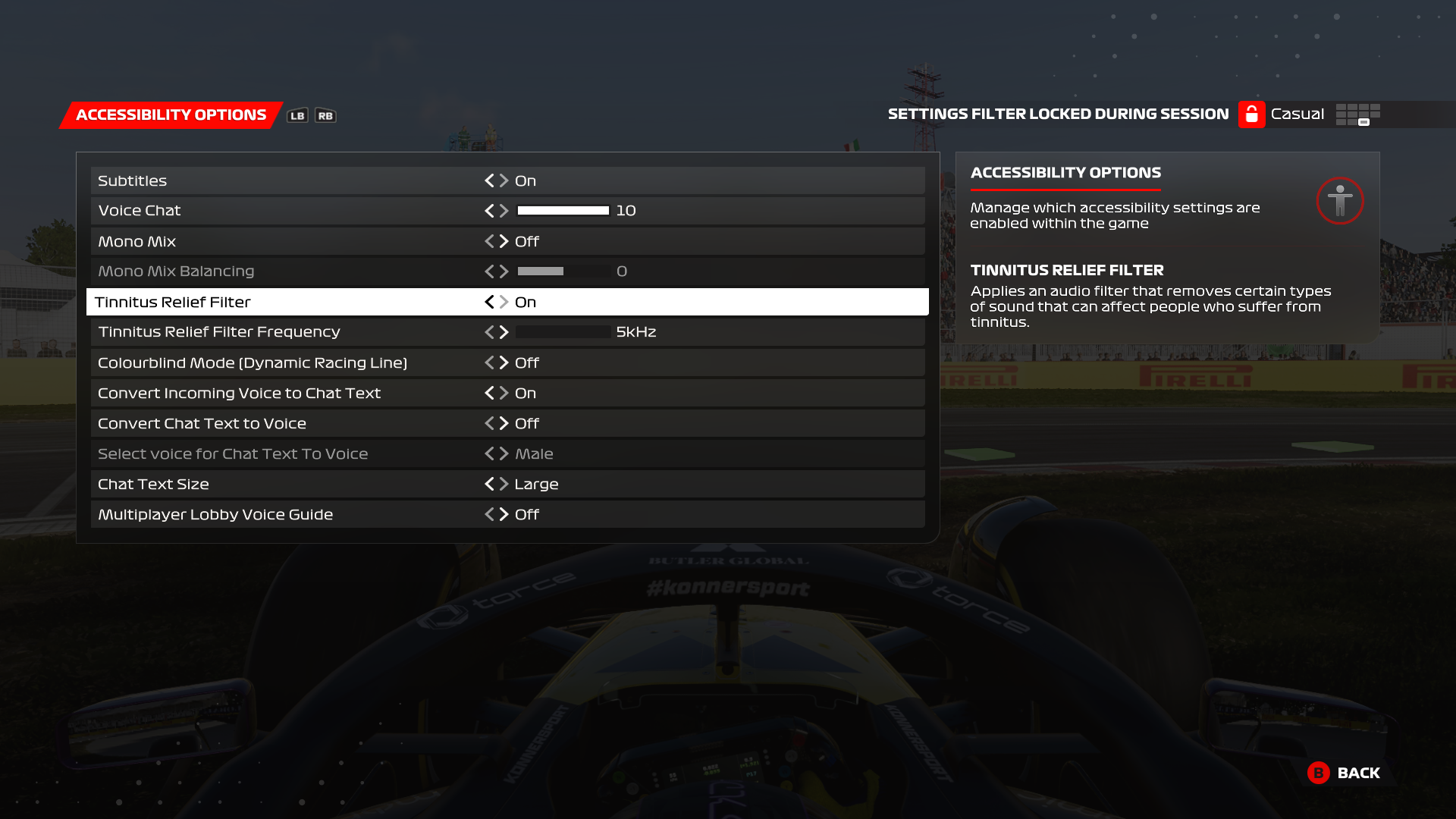Click the grid layout icon at top right
This screenshot has height=819, width=1456.
pyautogui.click(x=1357, y=114)
